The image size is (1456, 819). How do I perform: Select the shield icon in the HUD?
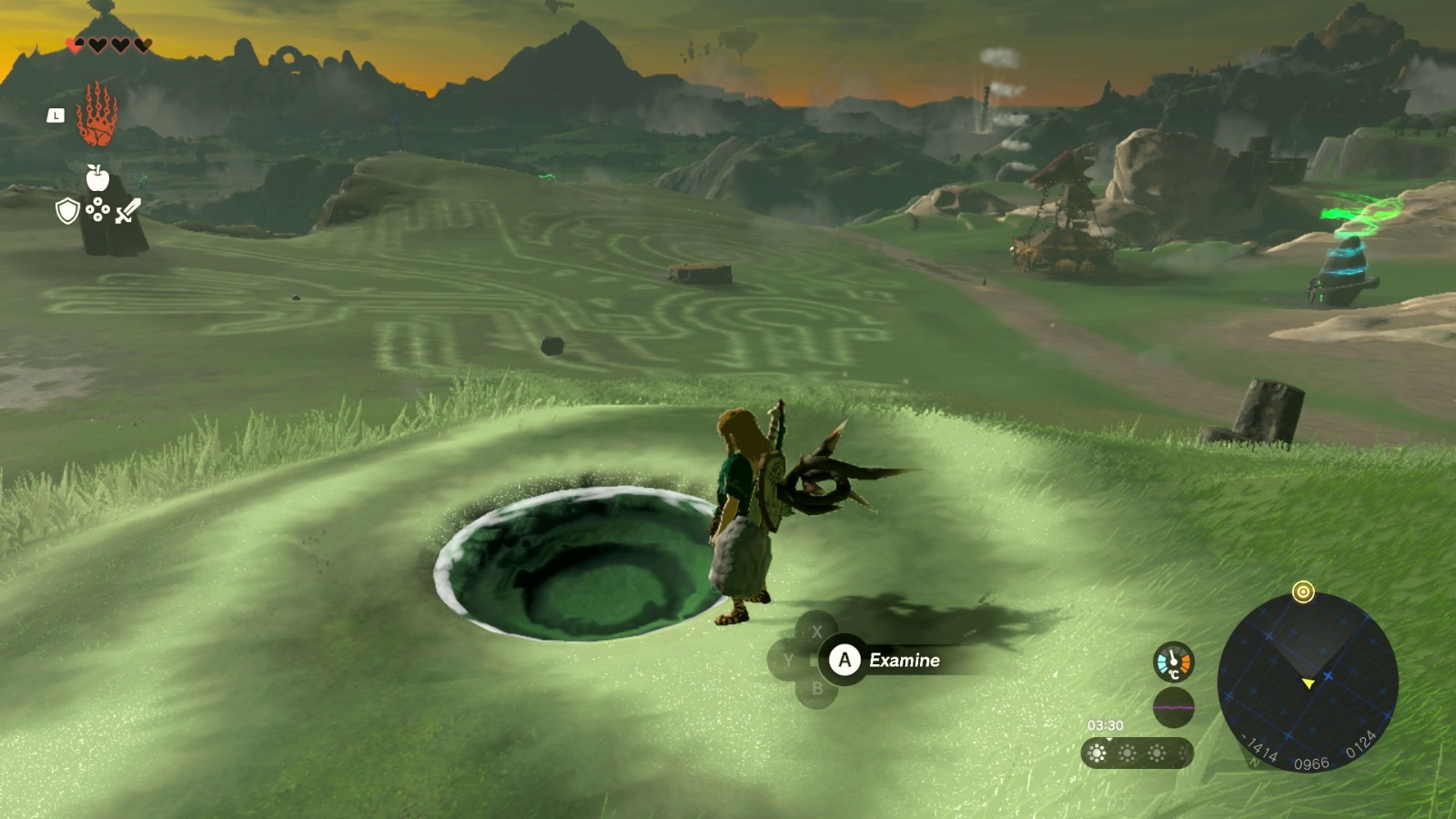[x=66, y=210]
